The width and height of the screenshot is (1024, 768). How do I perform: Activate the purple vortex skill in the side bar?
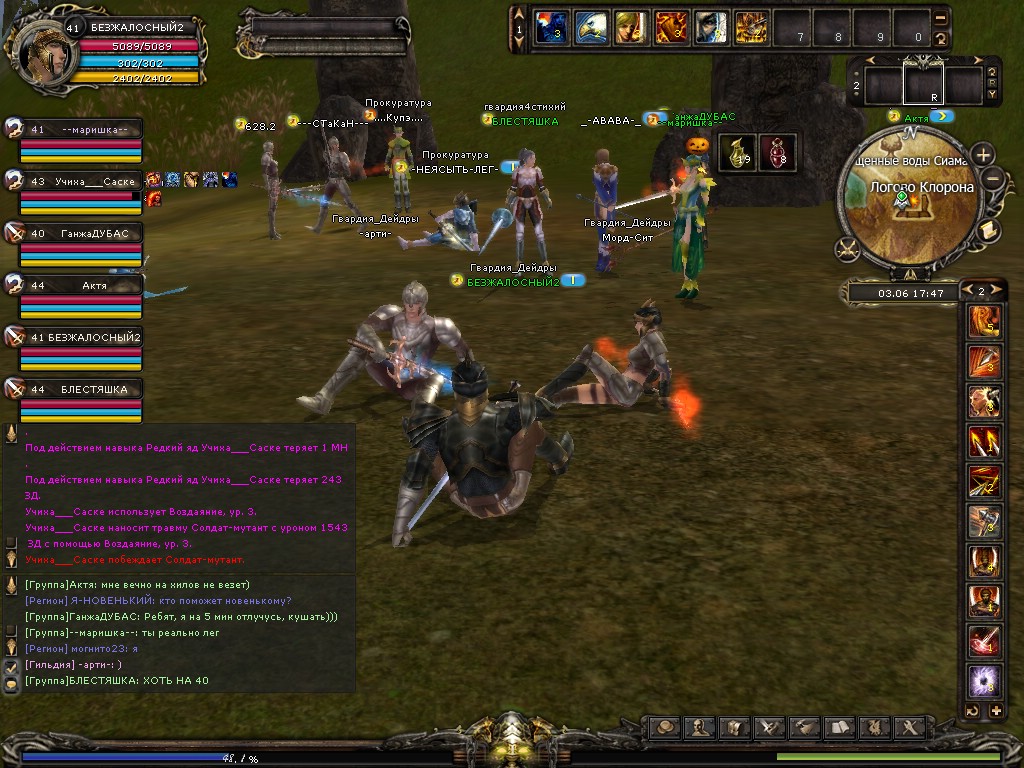(x=985, y=681)
